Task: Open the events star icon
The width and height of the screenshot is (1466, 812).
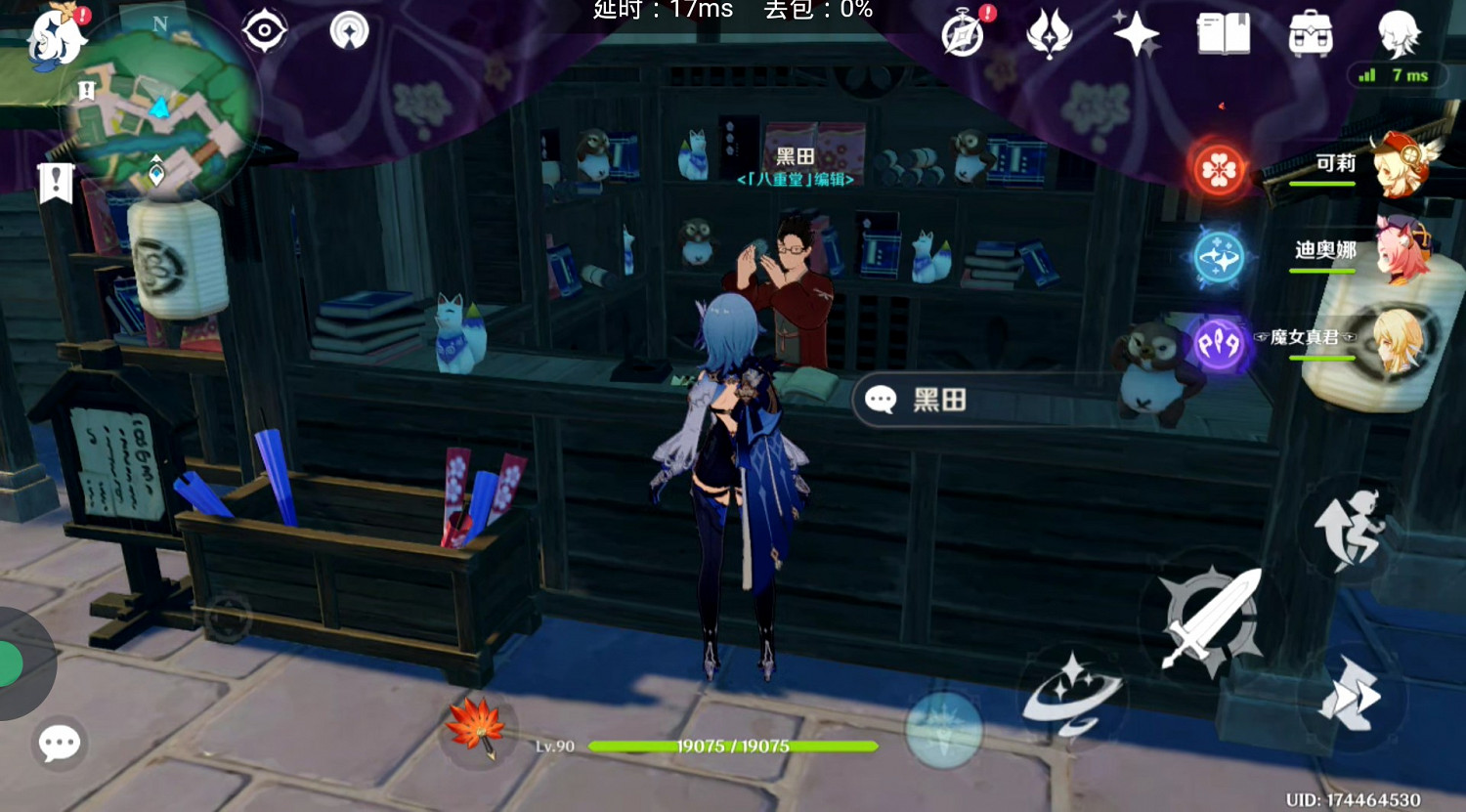Action: pyautogui.click(x=1135, y=30)
